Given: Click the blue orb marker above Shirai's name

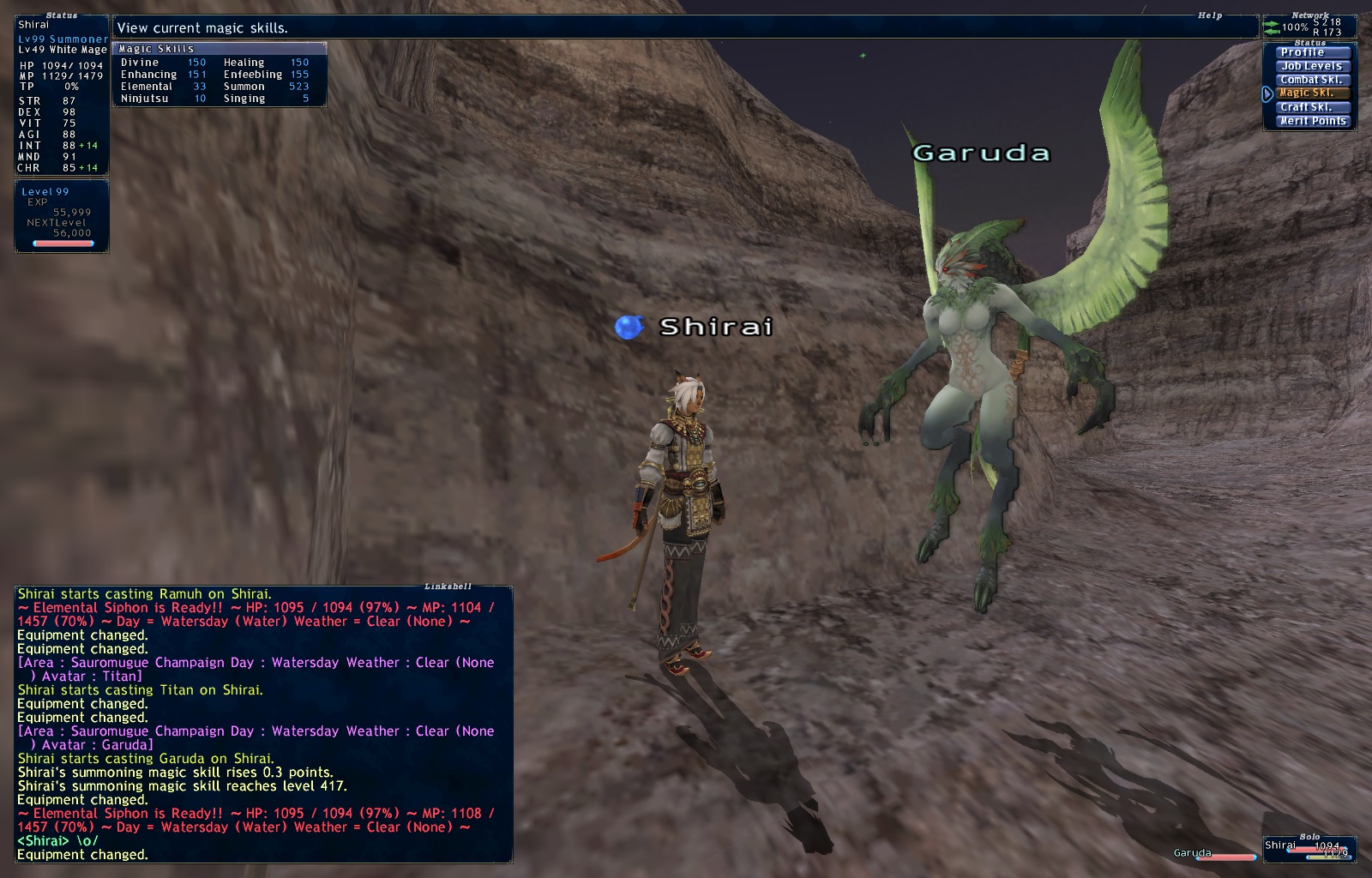Looking at the screenshot, I should [x=629, y=326].
